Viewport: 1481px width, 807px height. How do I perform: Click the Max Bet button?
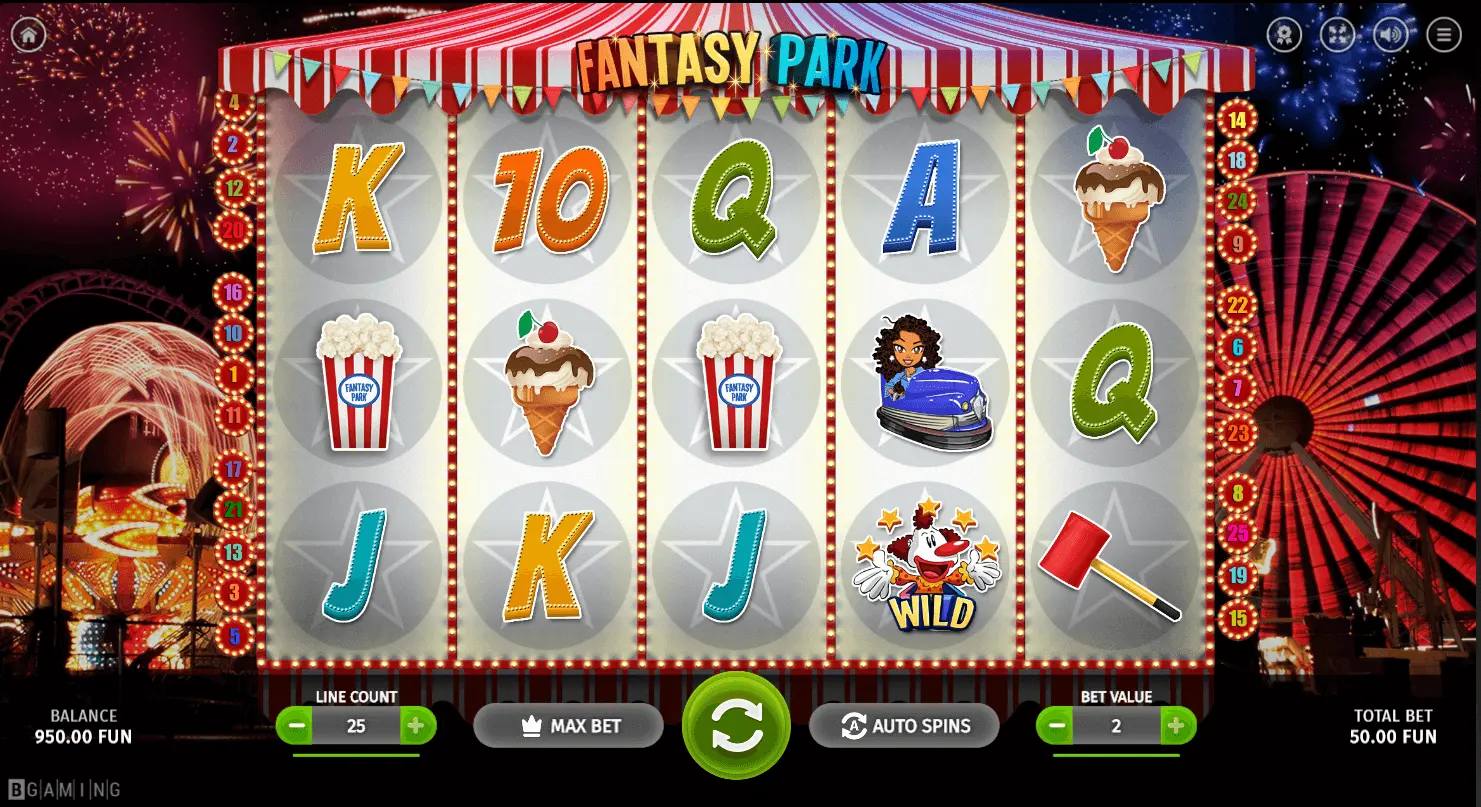pos(568,726)
